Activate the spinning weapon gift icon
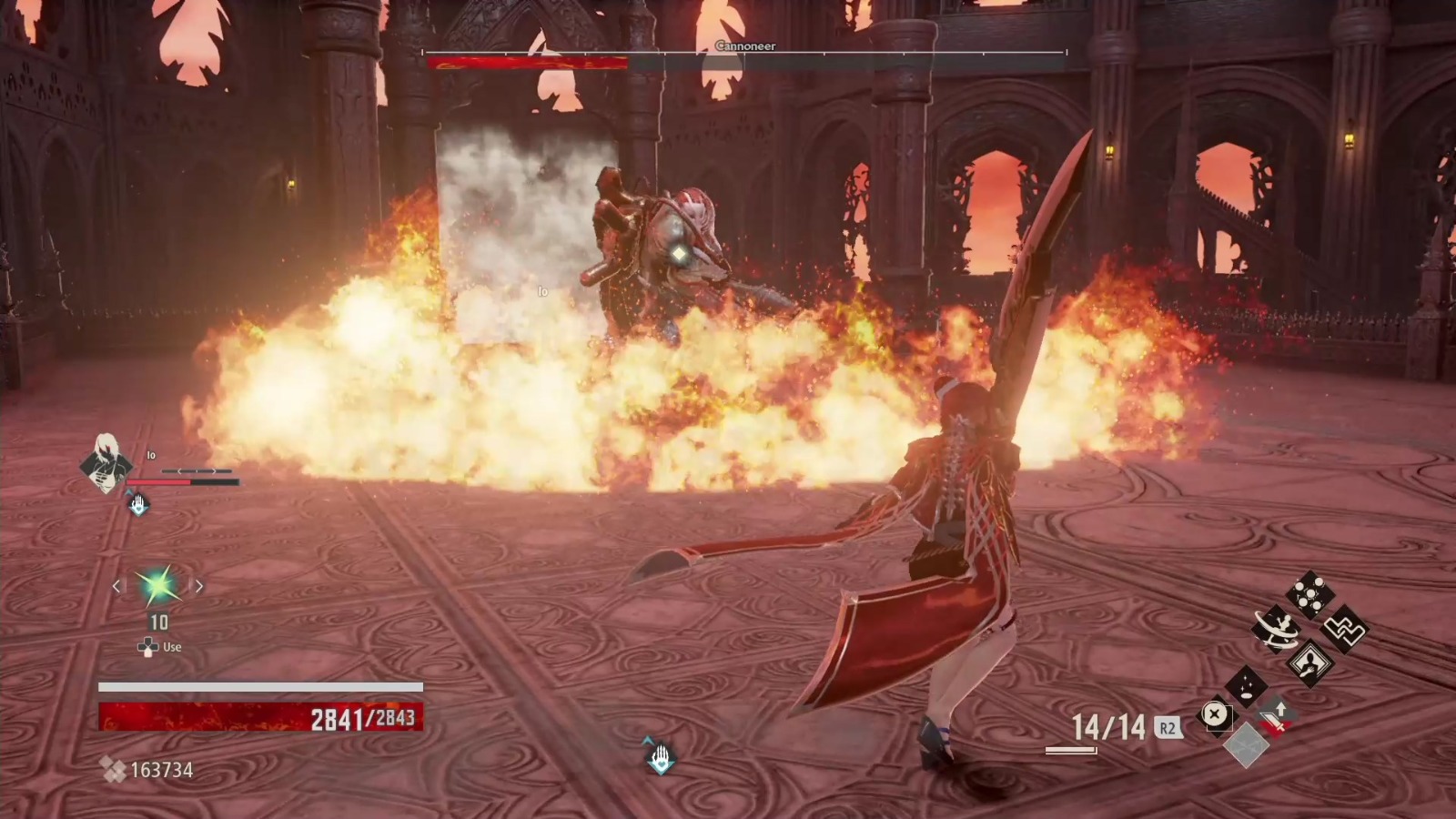The height and width of the screenshot is (819, 1456). pyautogui.click(x=1275, y=628)
